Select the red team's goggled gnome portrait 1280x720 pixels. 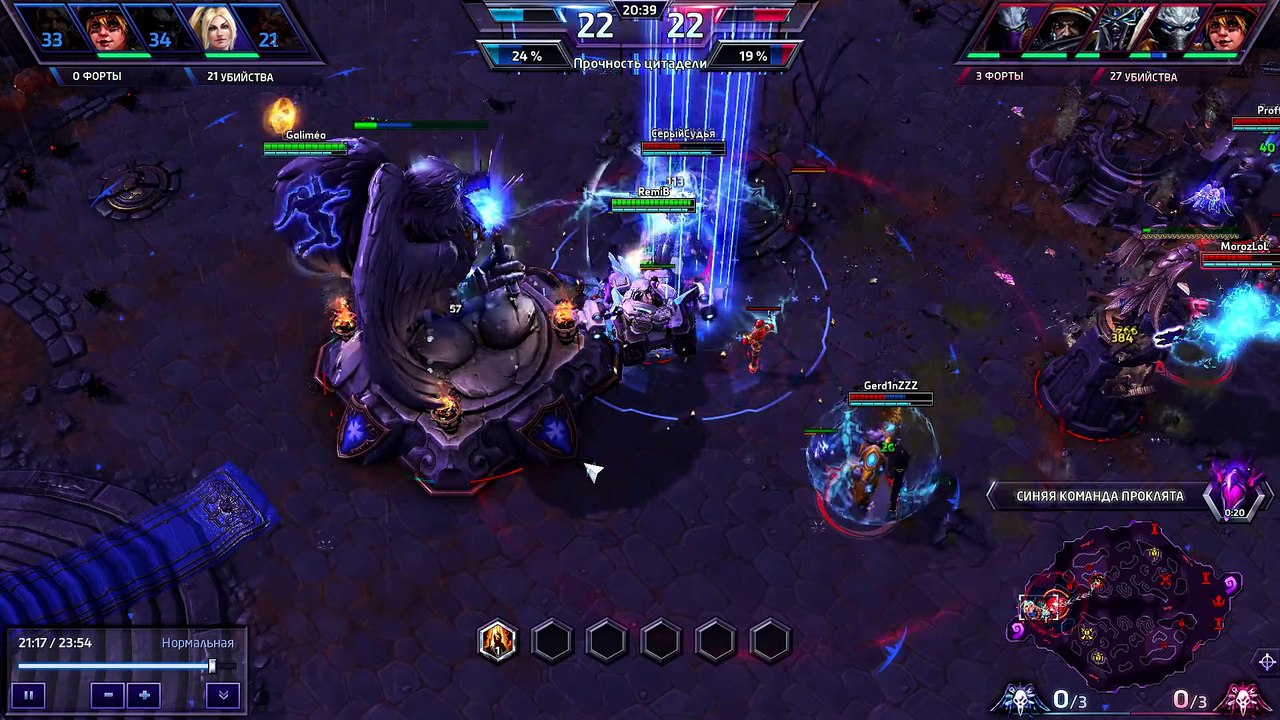click(x=1233, y=29)
